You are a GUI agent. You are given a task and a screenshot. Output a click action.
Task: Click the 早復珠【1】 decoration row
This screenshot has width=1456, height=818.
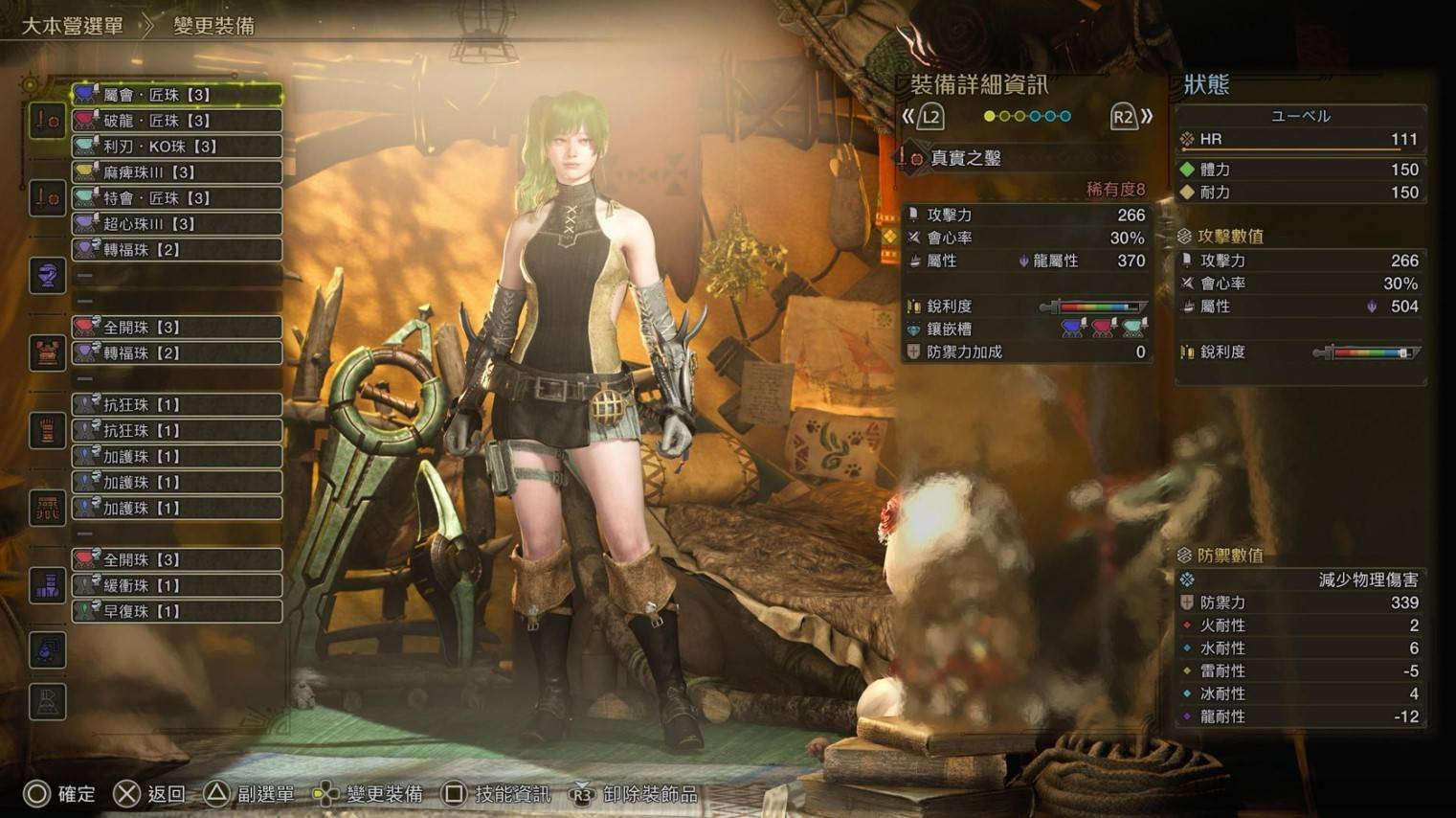177,611
